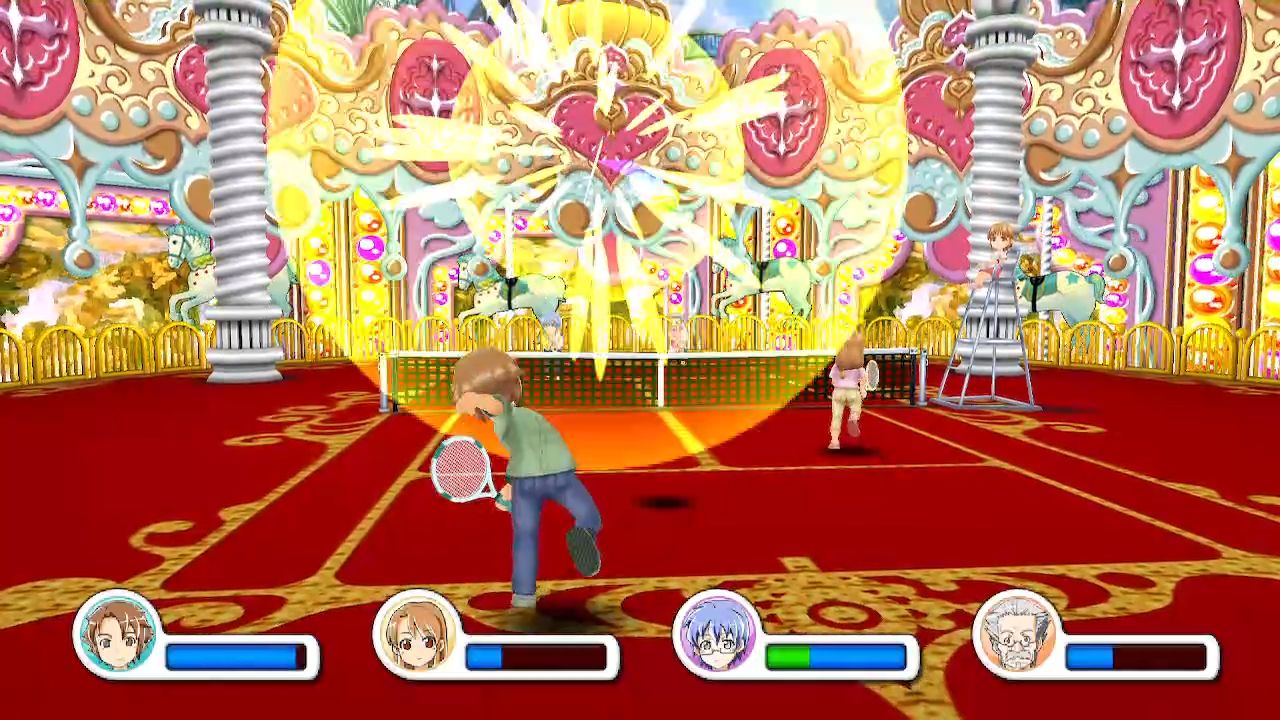Toggle the boy's full blue stamina gauge
Image resolution: width=1280 pixels, height=720 pixels.
point(230,655)
